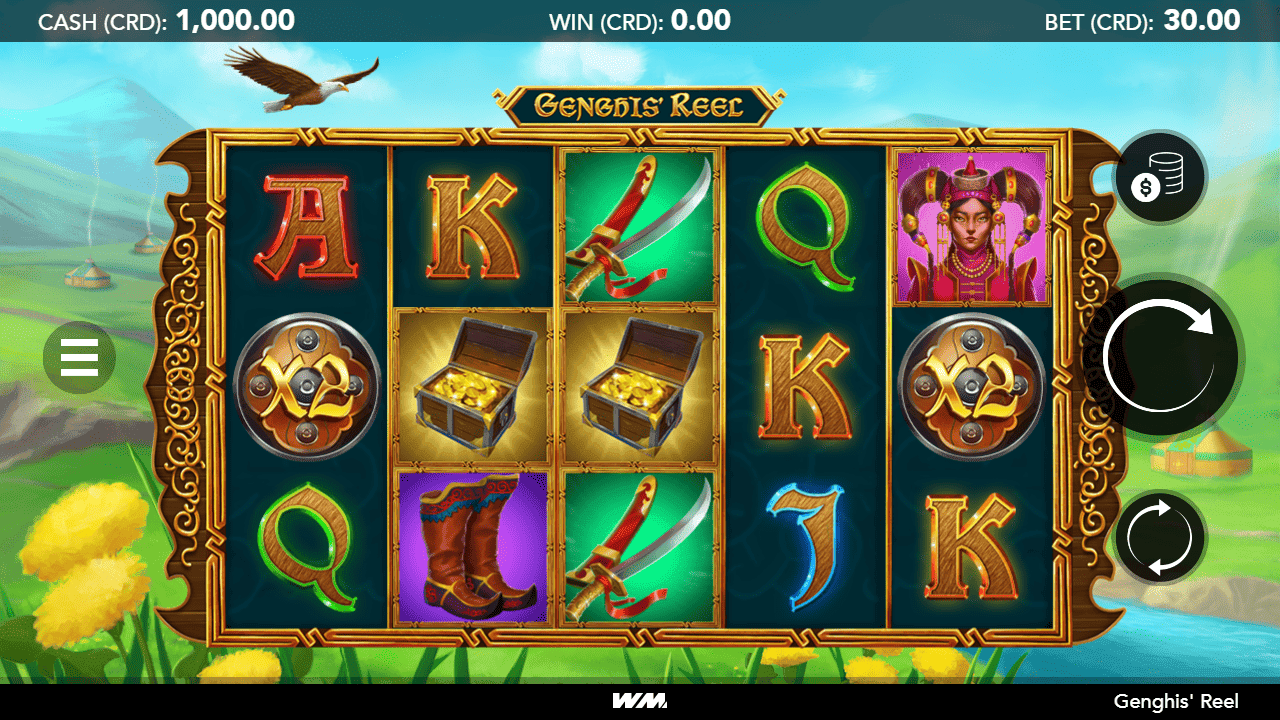Open the hamburger menu

coord(79,357)
